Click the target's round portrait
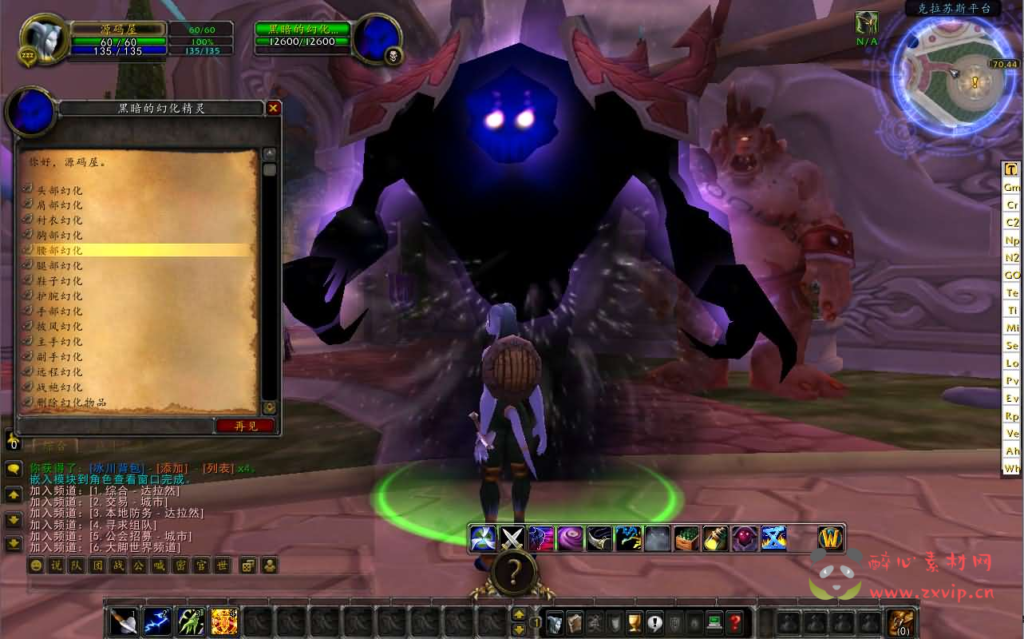The height and width of the screenshot is (639, 1024). coord(377,40)
